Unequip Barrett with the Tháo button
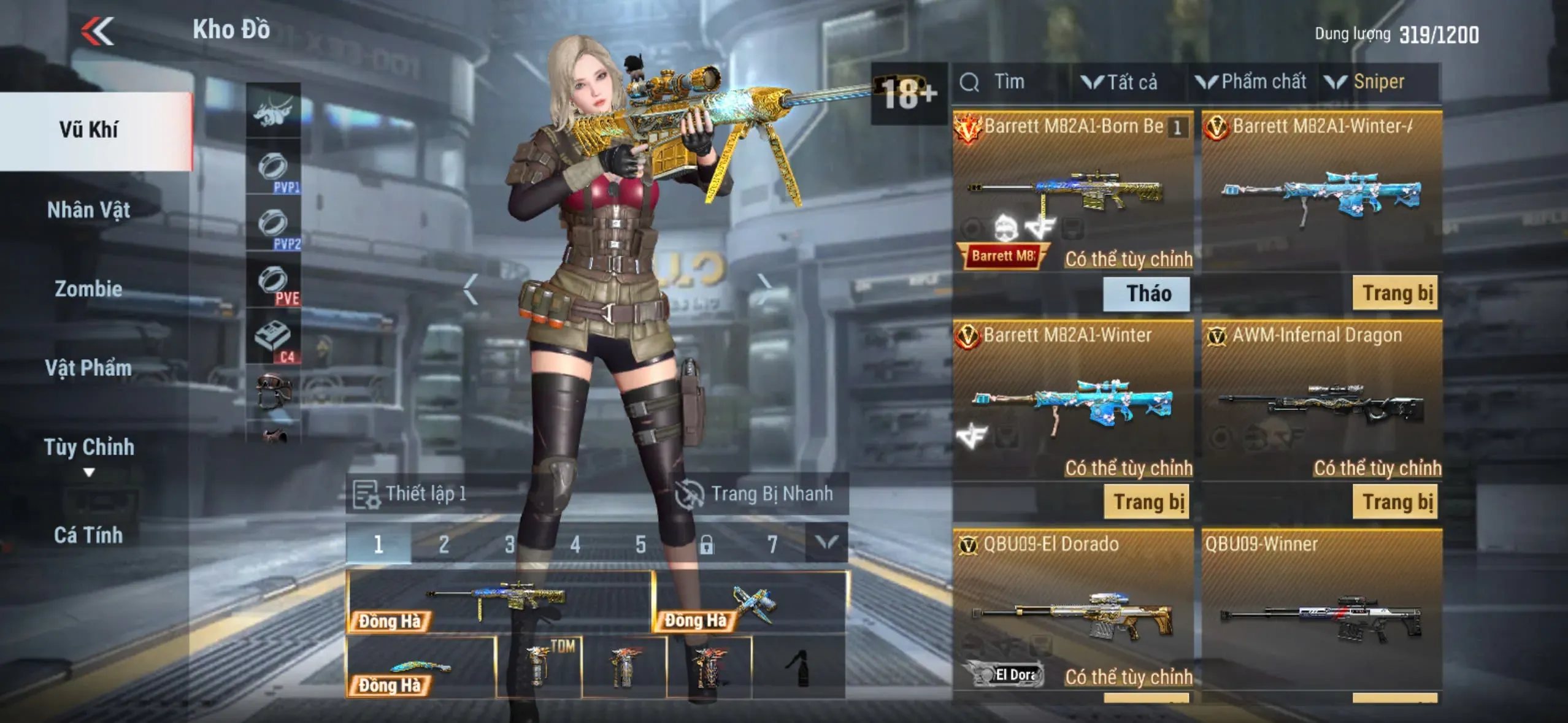This screenshot has width=1568, height=723. tap(1146, 294)
